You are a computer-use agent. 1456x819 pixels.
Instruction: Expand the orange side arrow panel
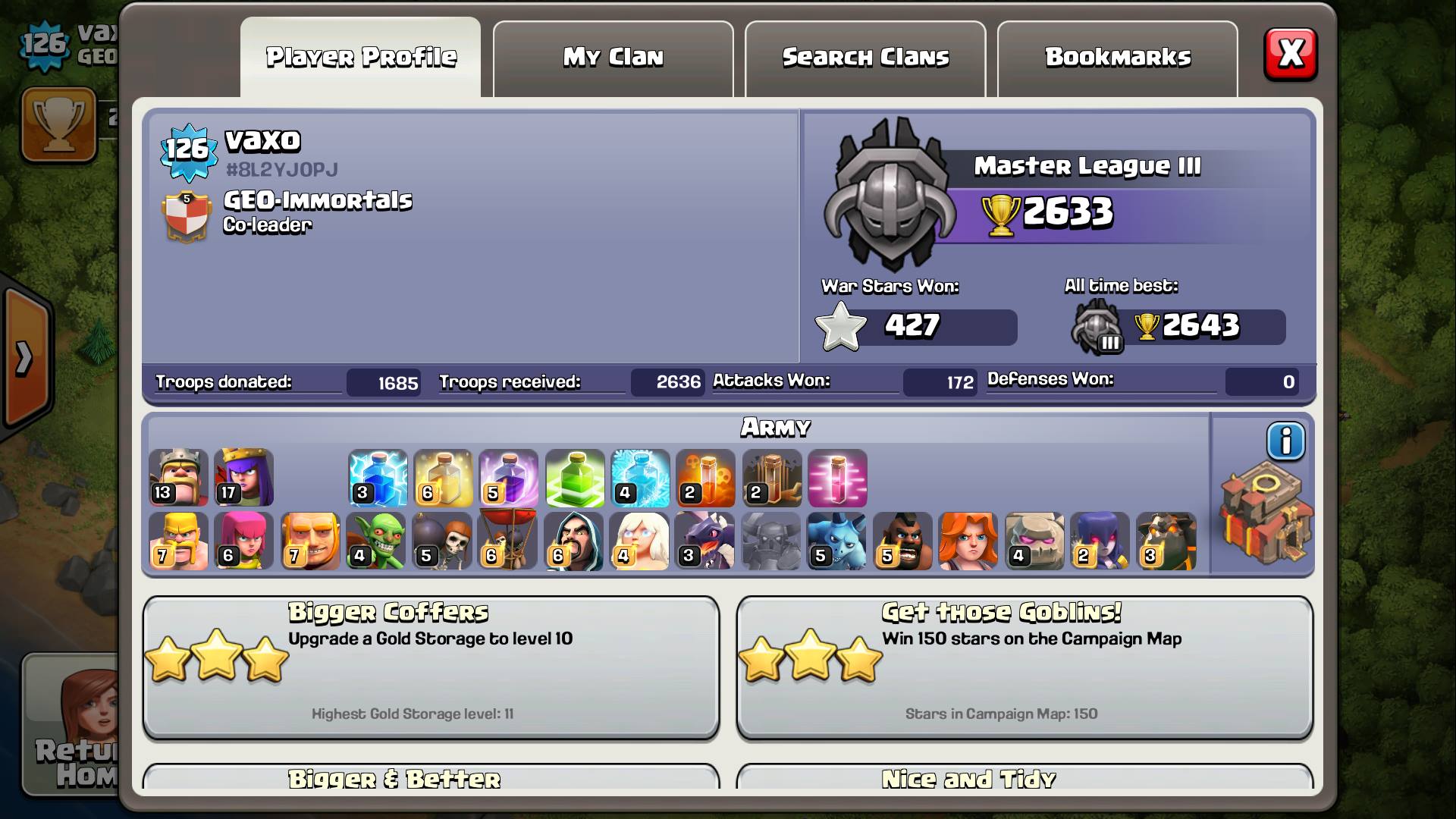25,358
